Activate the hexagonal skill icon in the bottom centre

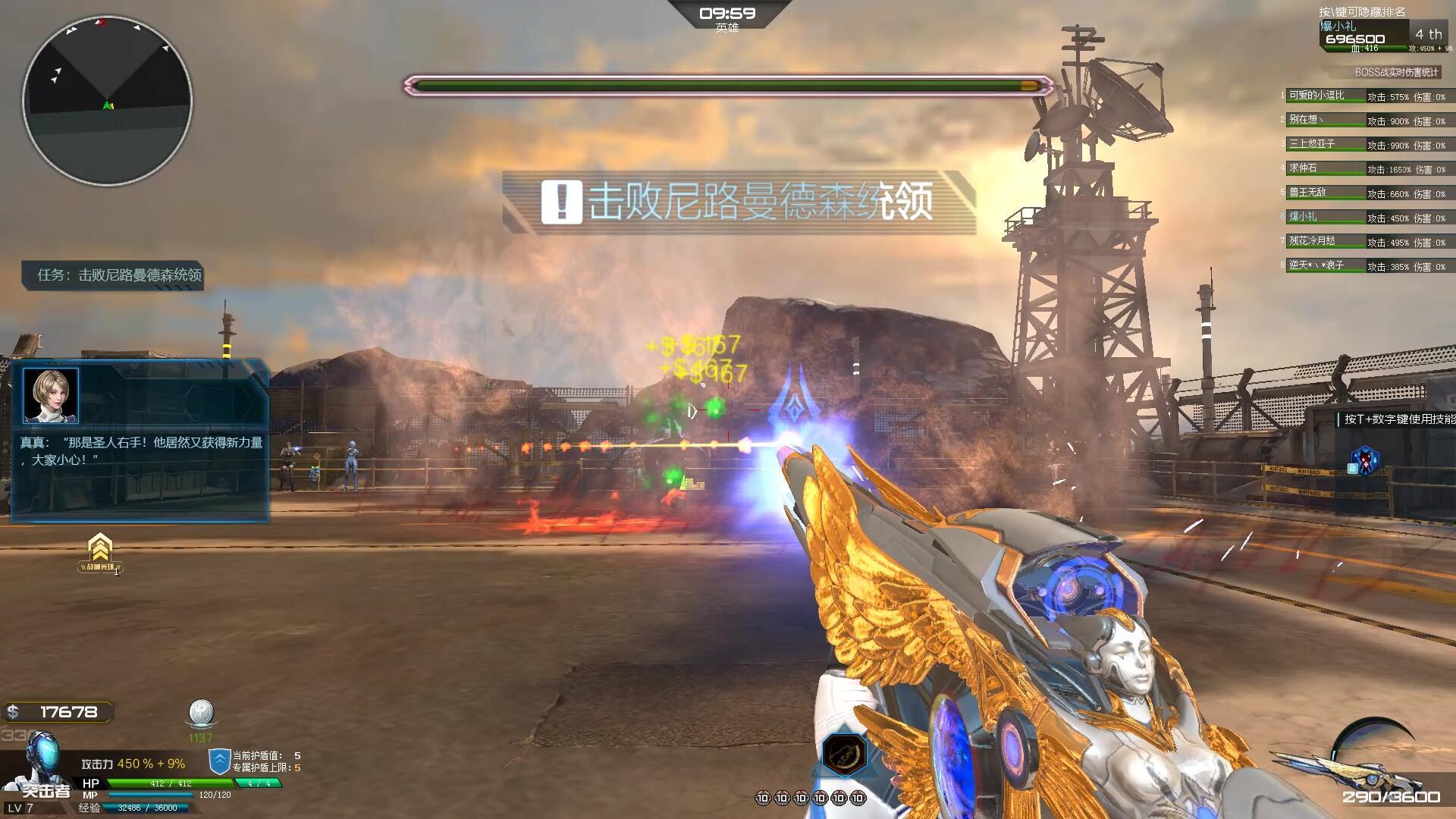pos(845,754)
